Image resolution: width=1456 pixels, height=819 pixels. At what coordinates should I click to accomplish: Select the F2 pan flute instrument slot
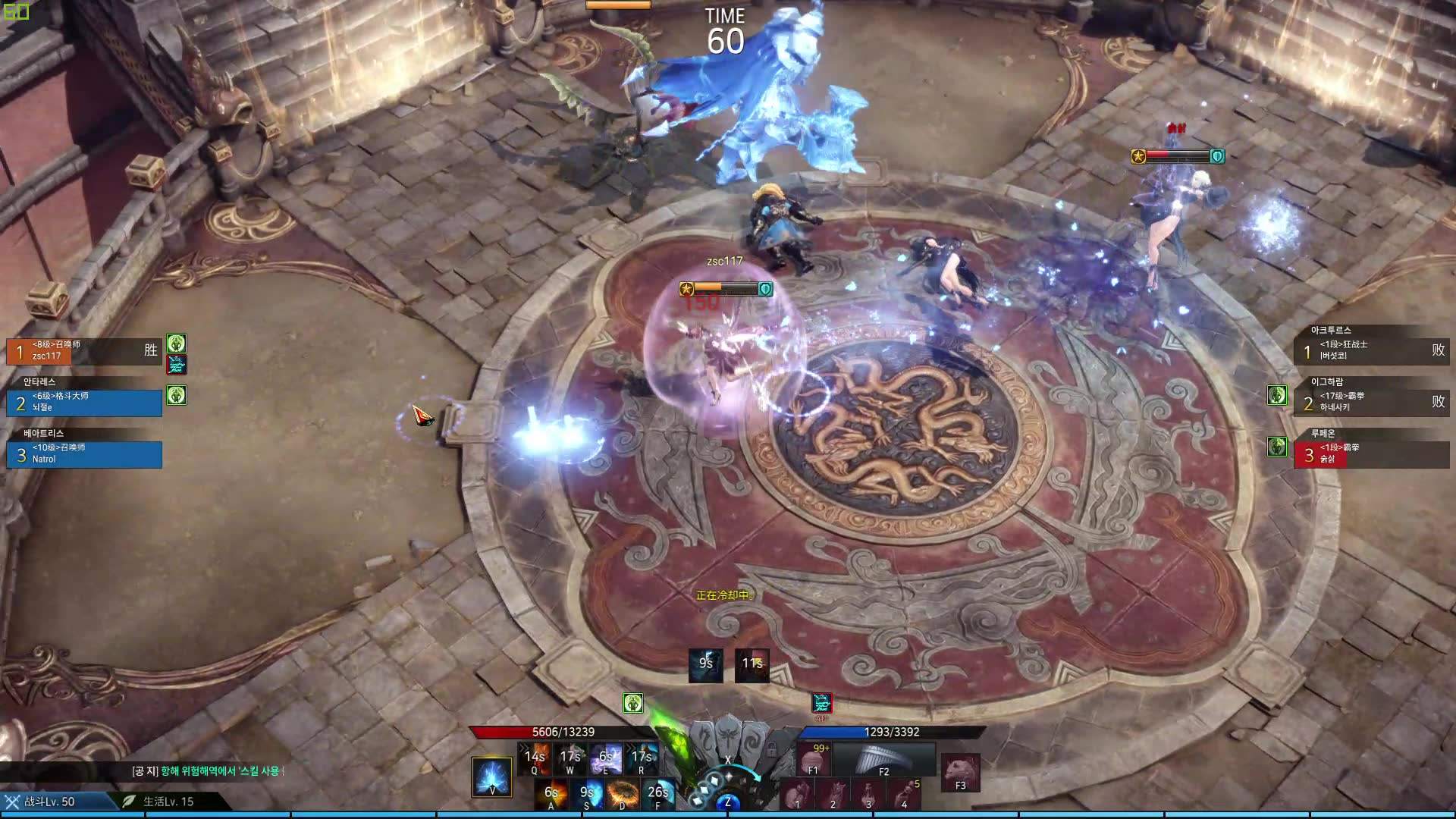[883, 758]
